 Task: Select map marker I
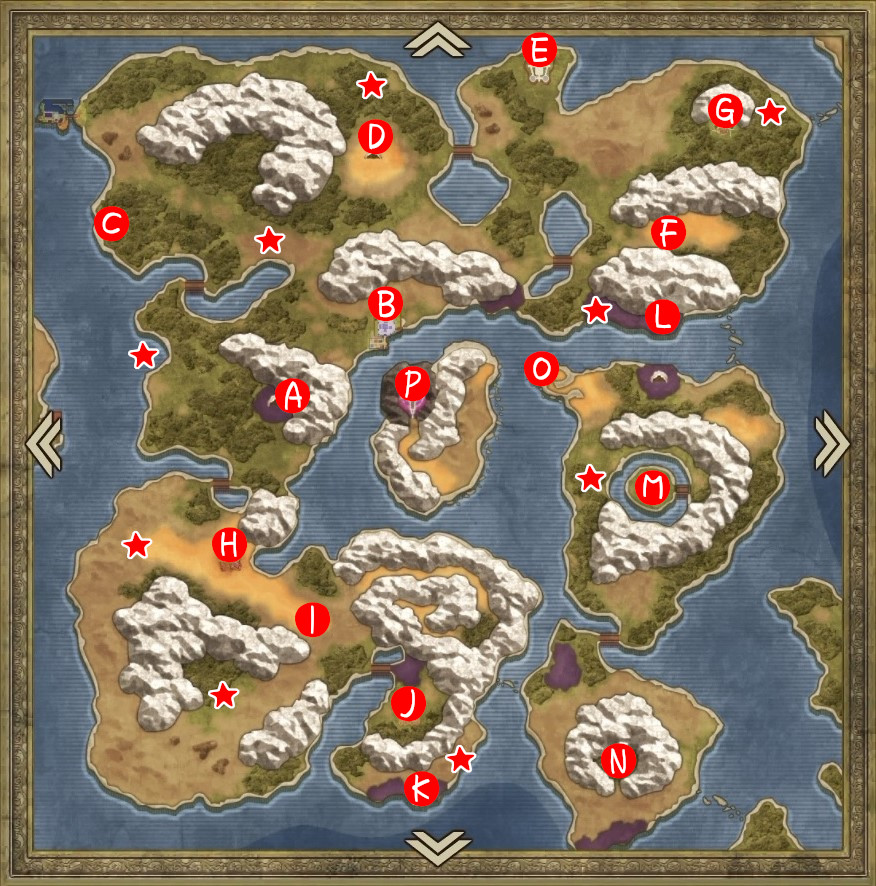[313, 619]
